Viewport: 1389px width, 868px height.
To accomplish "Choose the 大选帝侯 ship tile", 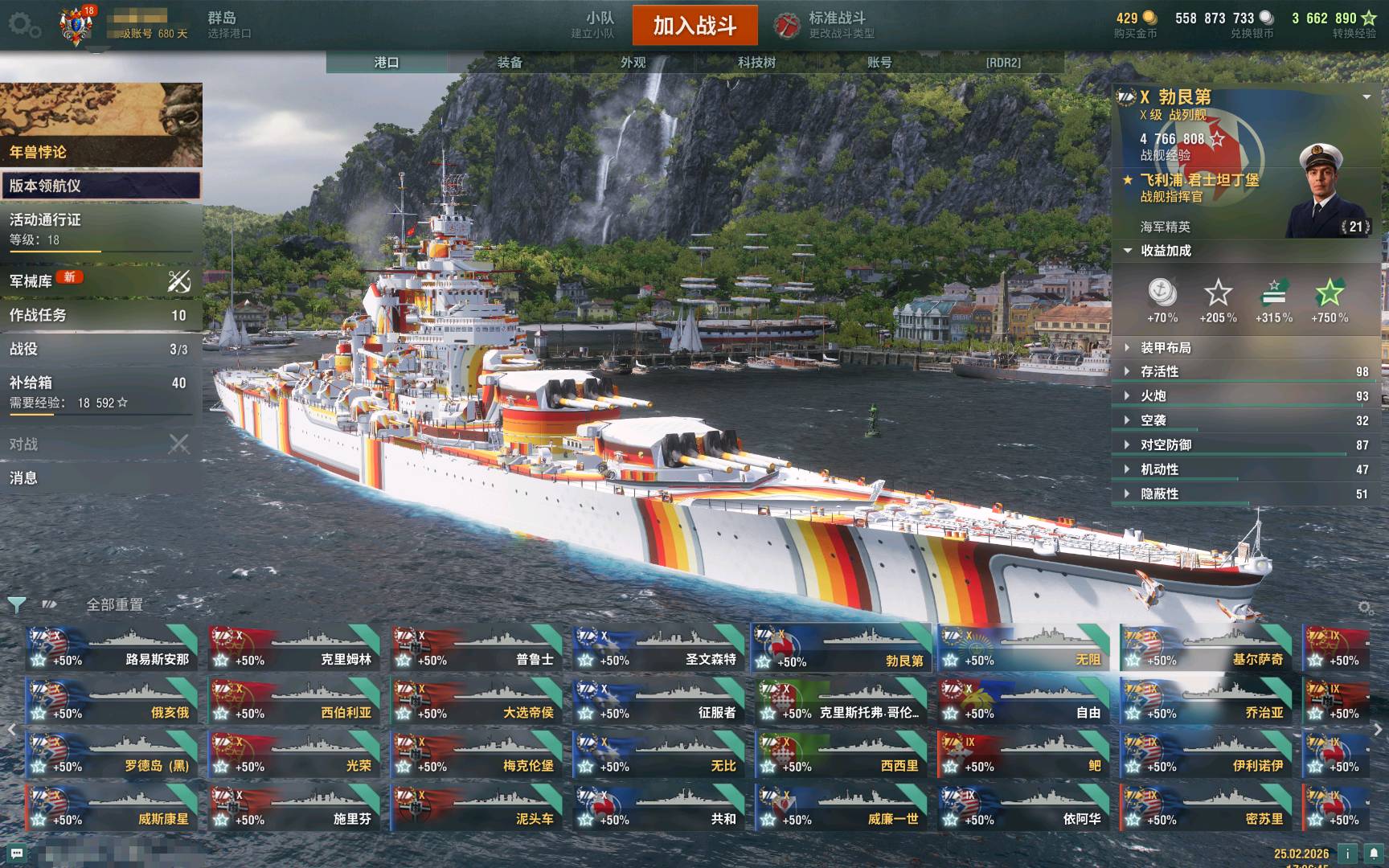I will point(477,702).
